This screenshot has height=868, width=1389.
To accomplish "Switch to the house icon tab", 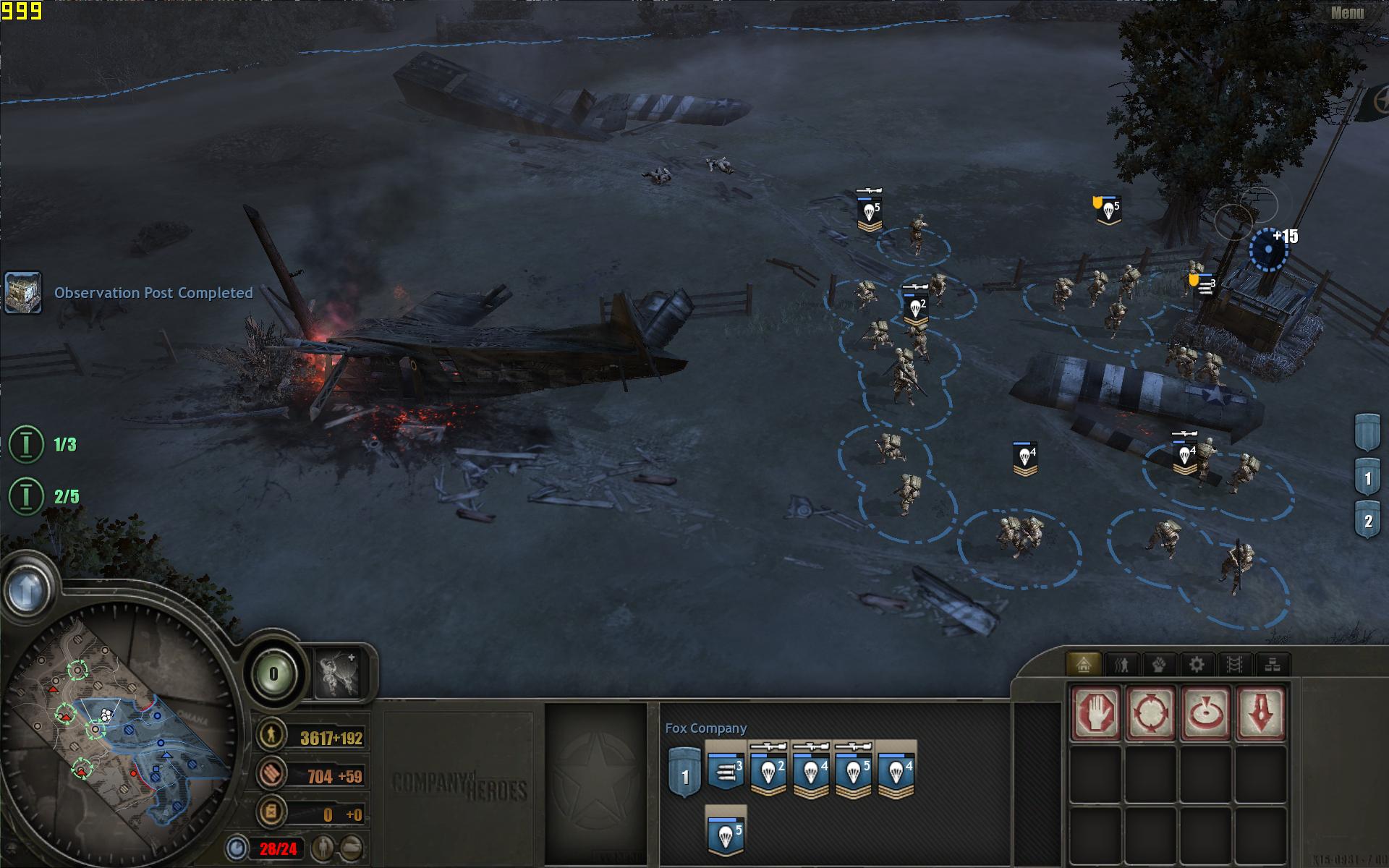I will pos(1083,664).
